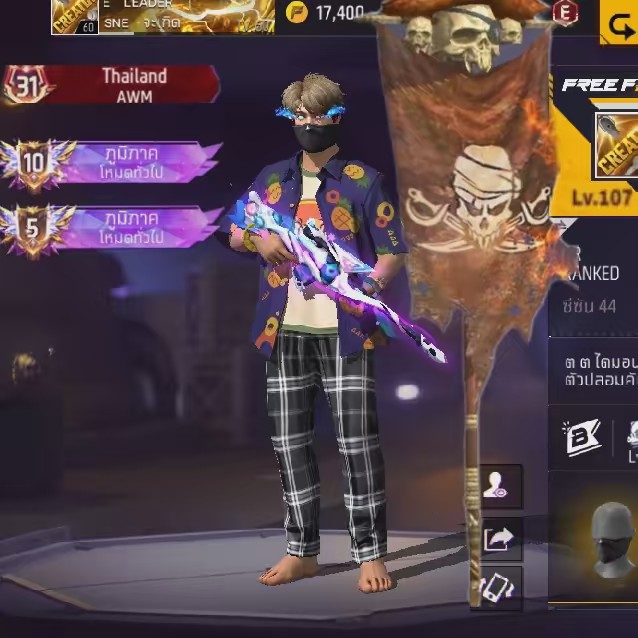Tap the phone rotate icon
638x638 pixels.
point(499,588)
